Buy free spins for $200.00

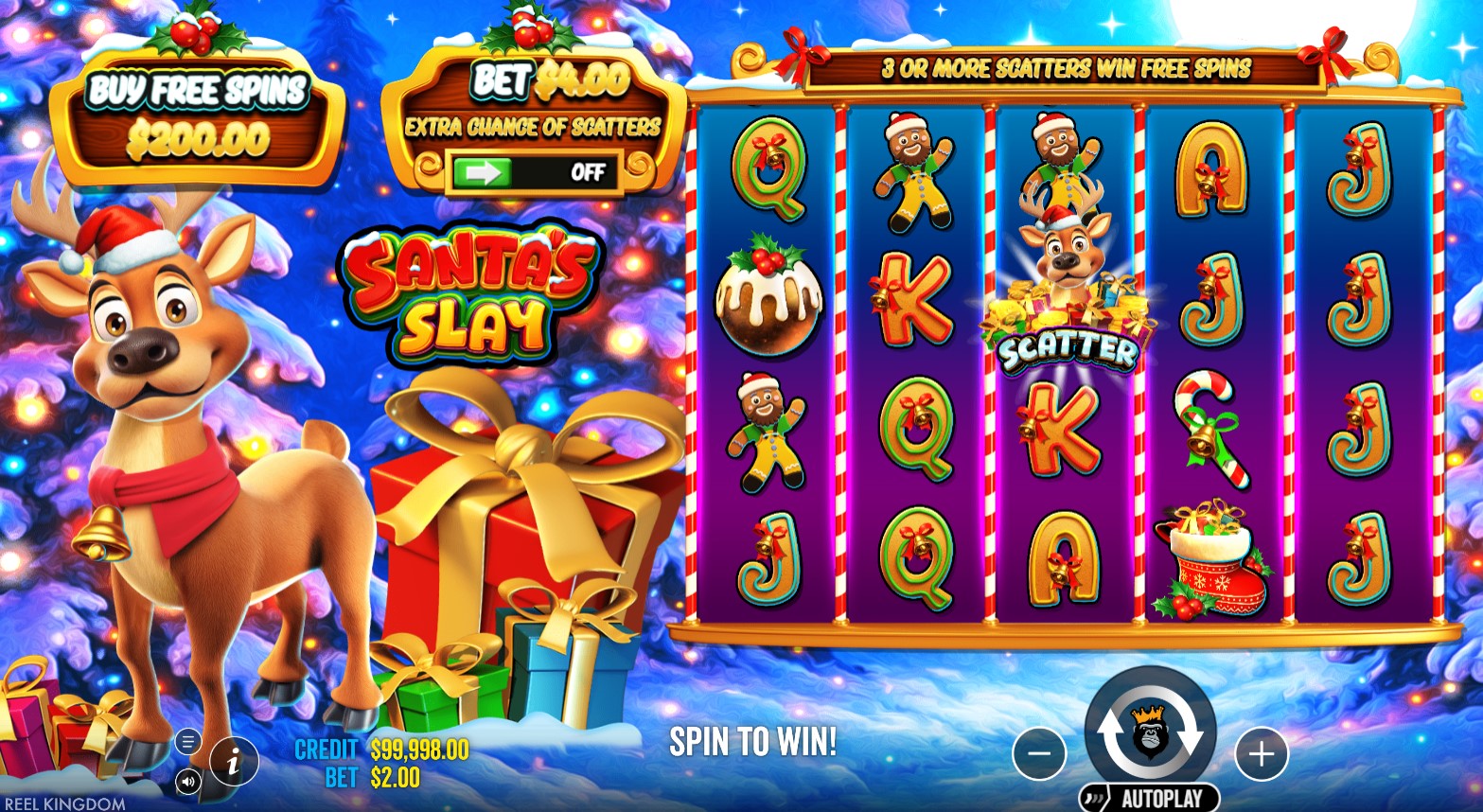pyautogui.click(x=198, y=116)
